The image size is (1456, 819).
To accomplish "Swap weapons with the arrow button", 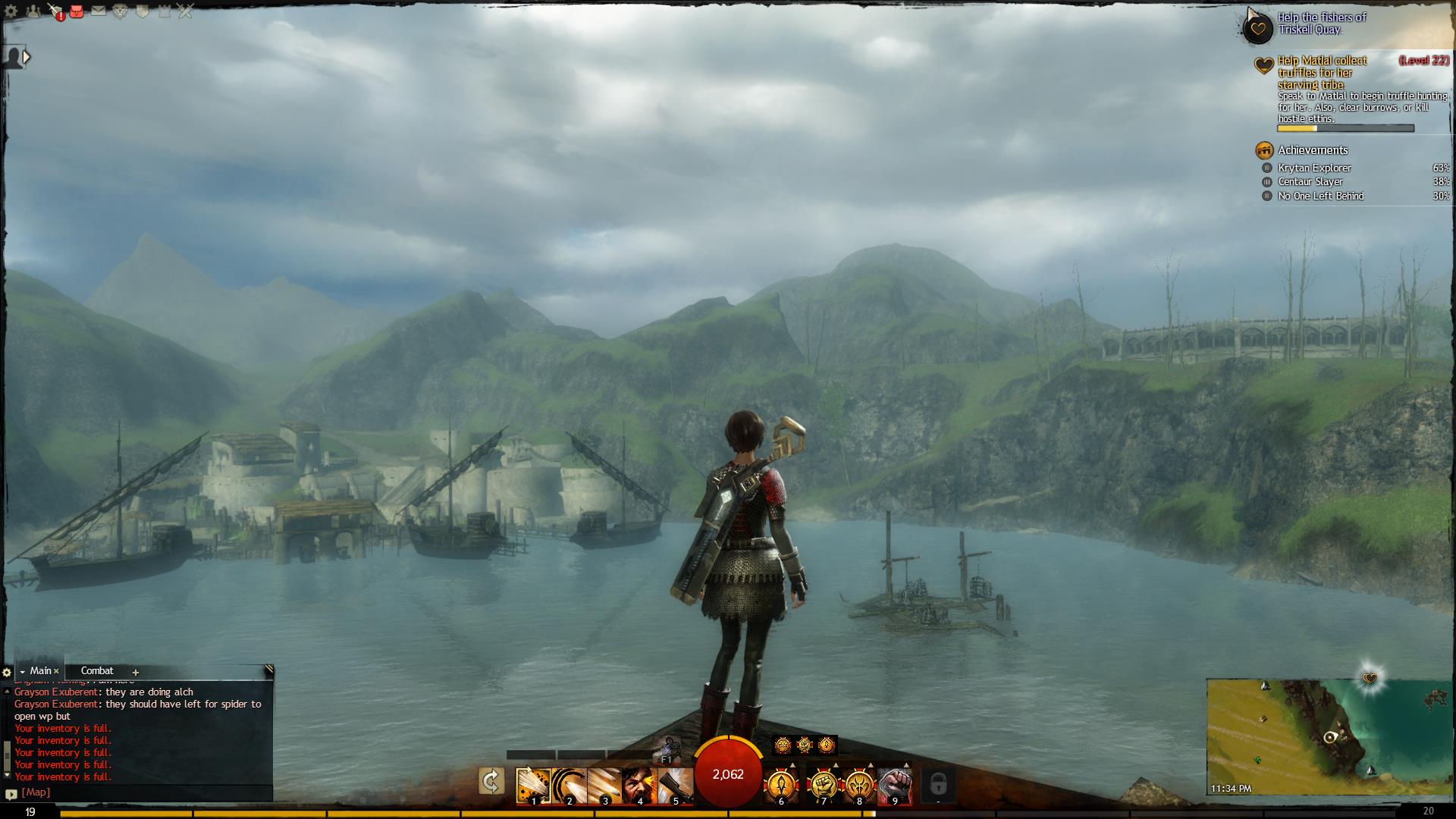I will [491, 782].
